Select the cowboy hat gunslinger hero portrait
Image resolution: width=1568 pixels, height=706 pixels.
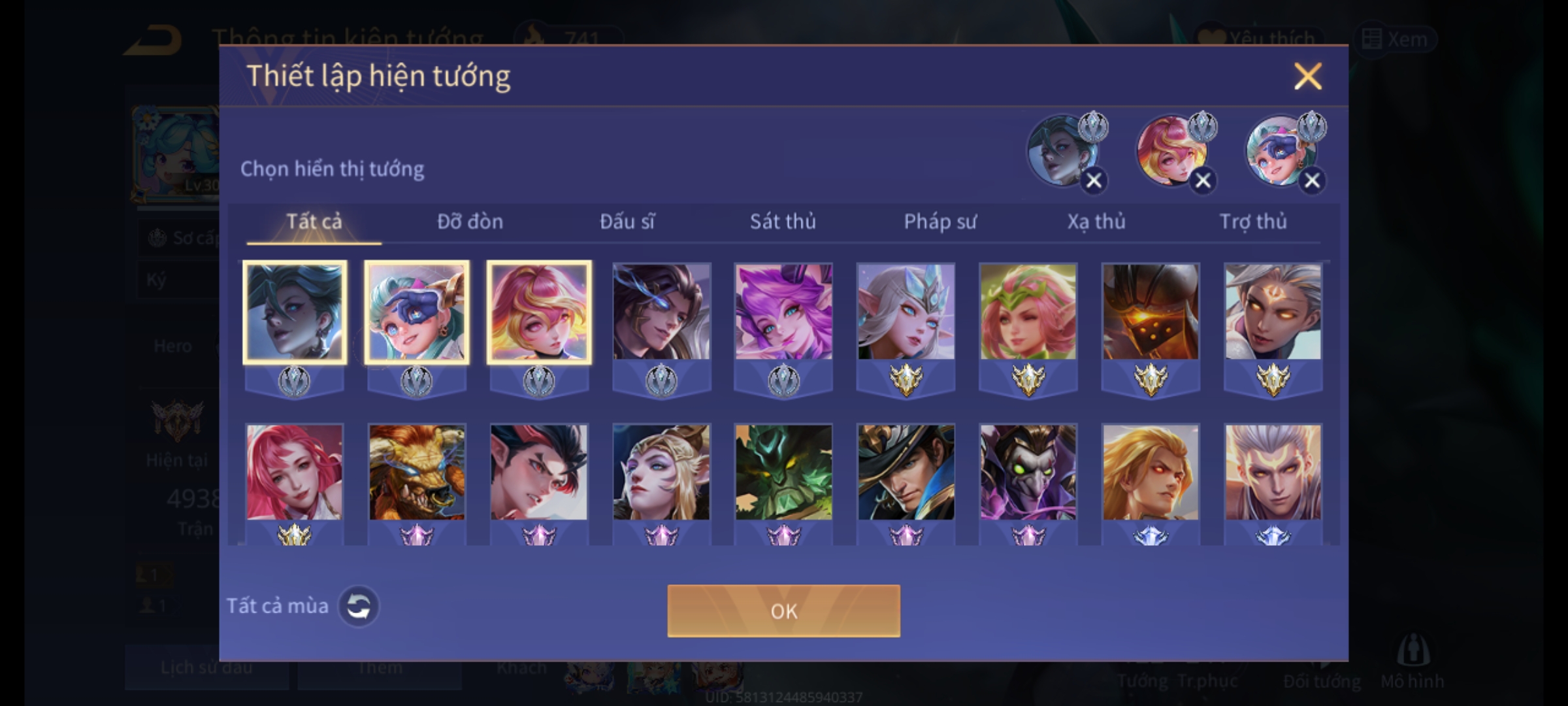pyautogui.click(x=906, y=472)
